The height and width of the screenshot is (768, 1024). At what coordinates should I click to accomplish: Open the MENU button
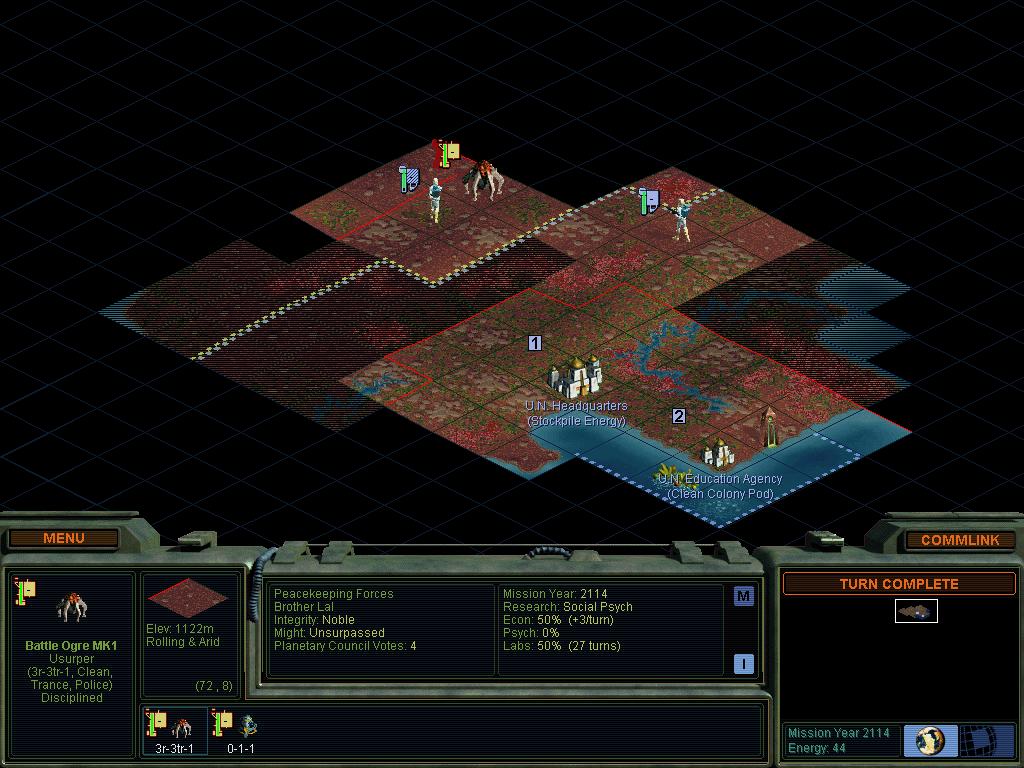pos(64,538)
